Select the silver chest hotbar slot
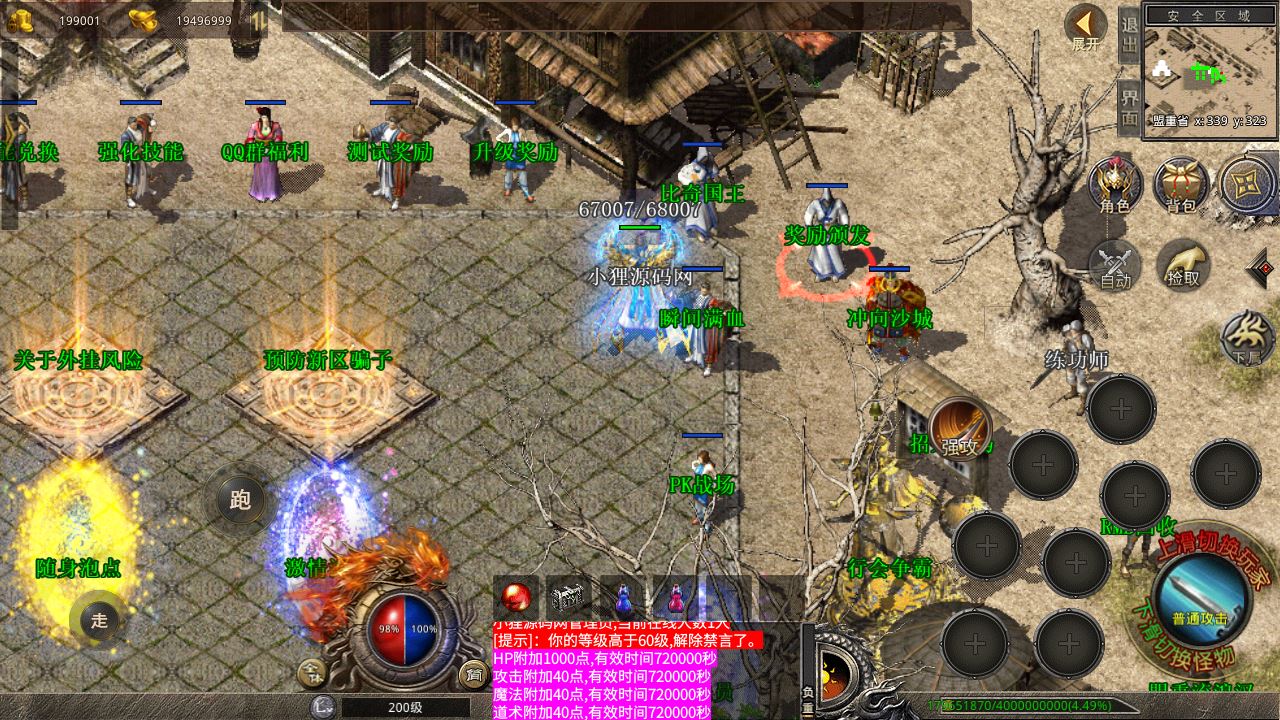The image size is (1280, 720). [x=569, y=598]
